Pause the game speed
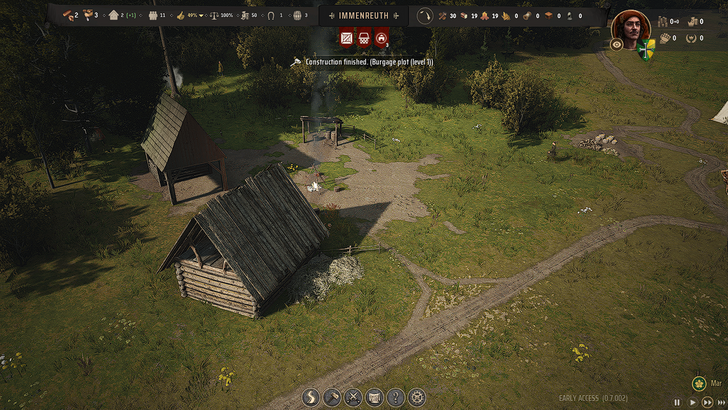Viewport: 728px width, 410px height. point(677,401)
